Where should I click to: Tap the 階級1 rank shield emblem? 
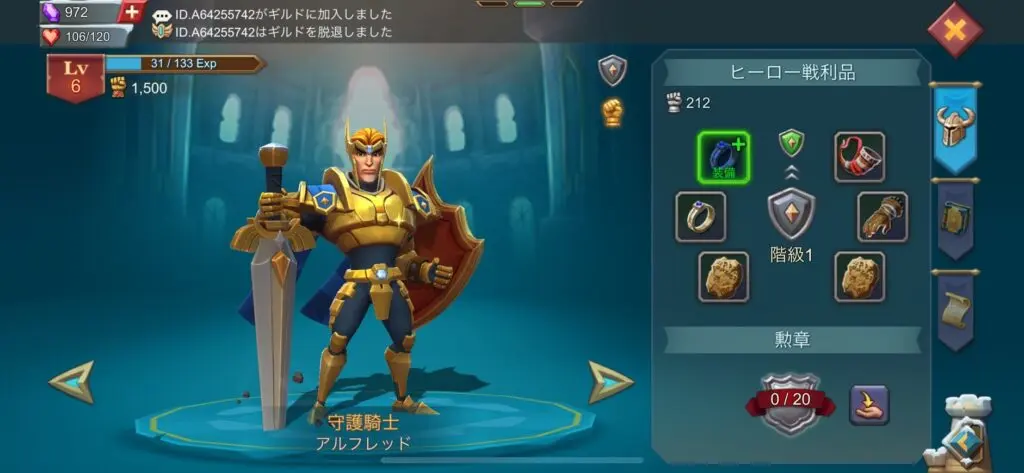791,214
